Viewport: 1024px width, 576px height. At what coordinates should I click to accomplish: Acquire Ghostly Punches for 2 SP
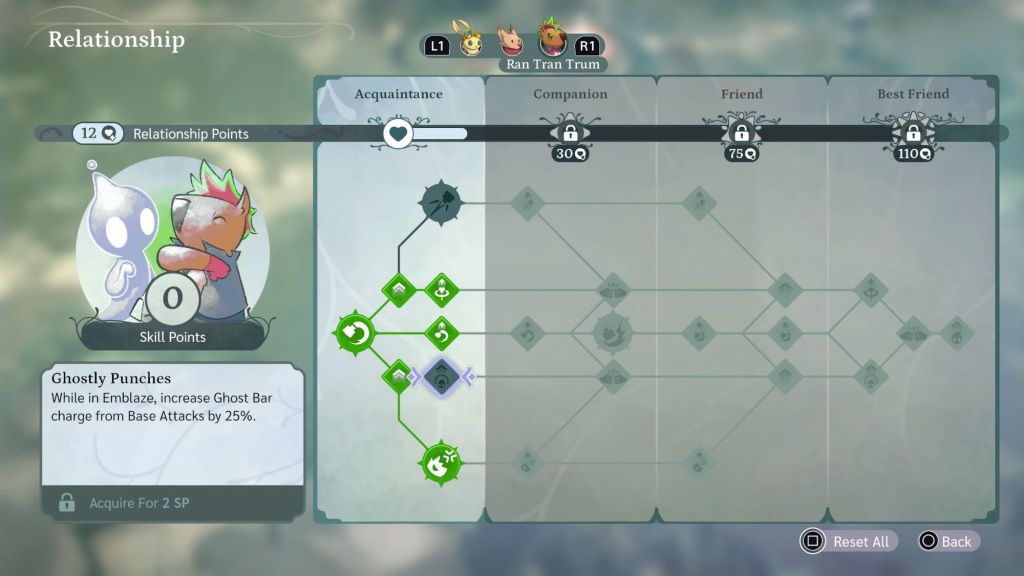(172, 502)
